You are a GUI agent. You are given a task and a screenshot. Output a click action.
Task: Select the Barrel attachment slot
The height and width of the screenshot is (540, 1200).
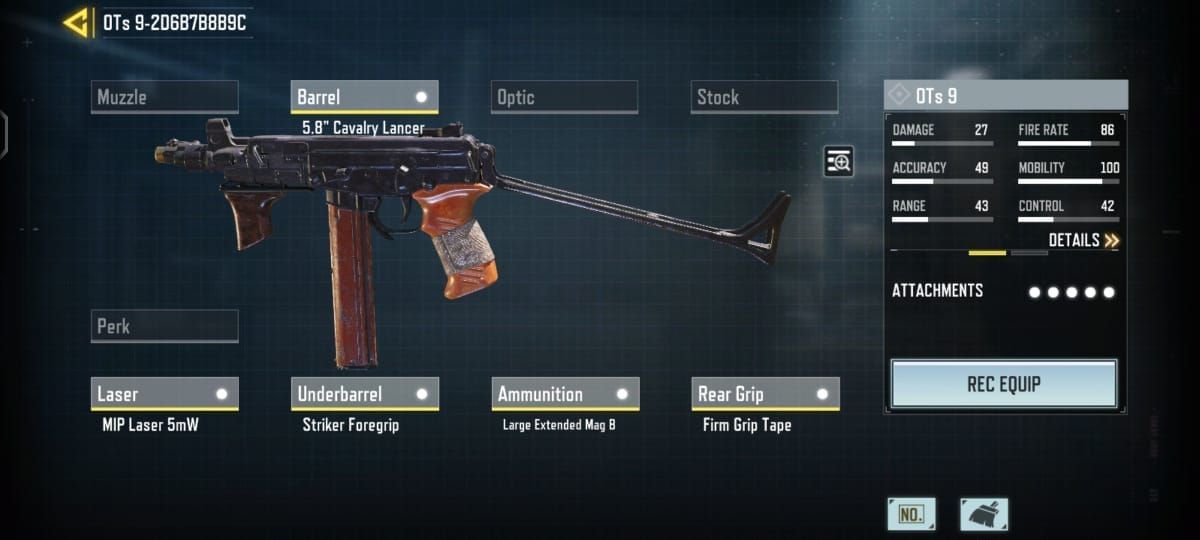click(x=364, y=97)
